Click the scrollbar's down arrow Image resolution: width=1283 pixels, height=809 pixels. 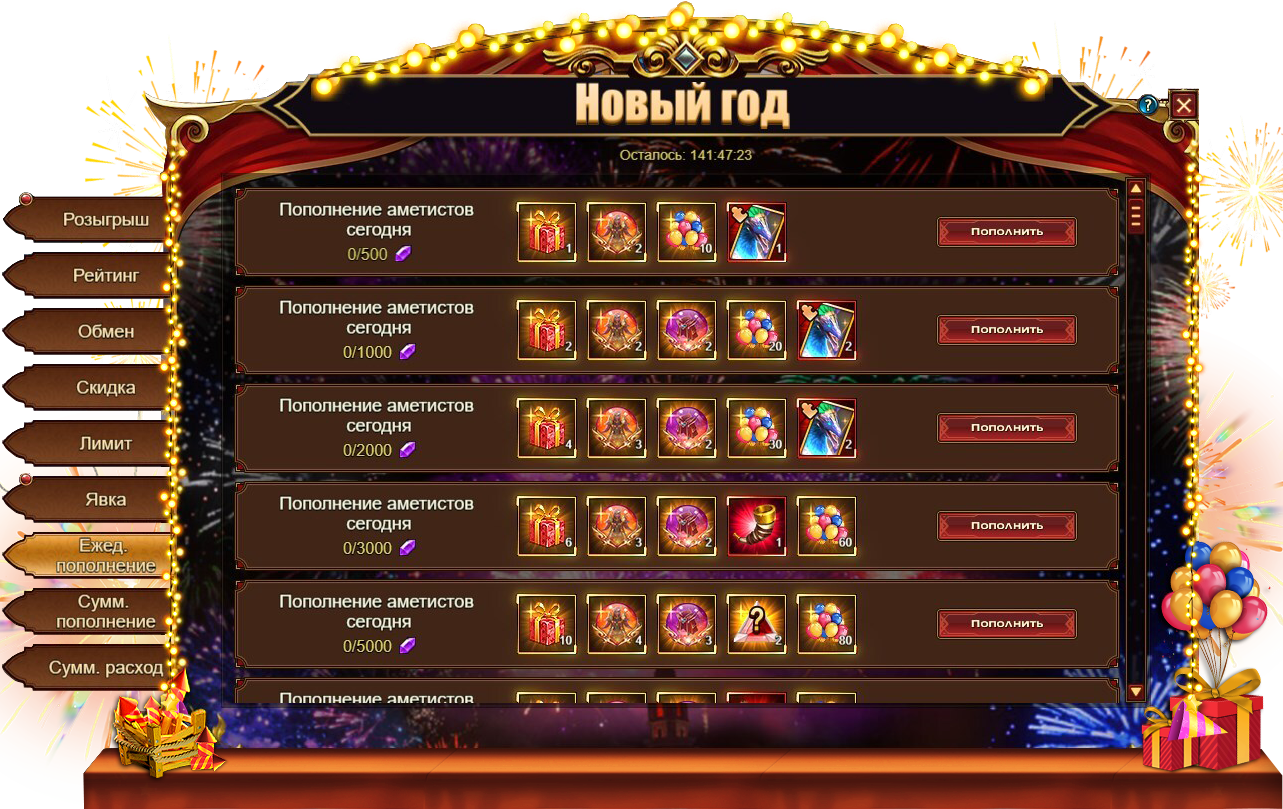[x=1135, y=691]
